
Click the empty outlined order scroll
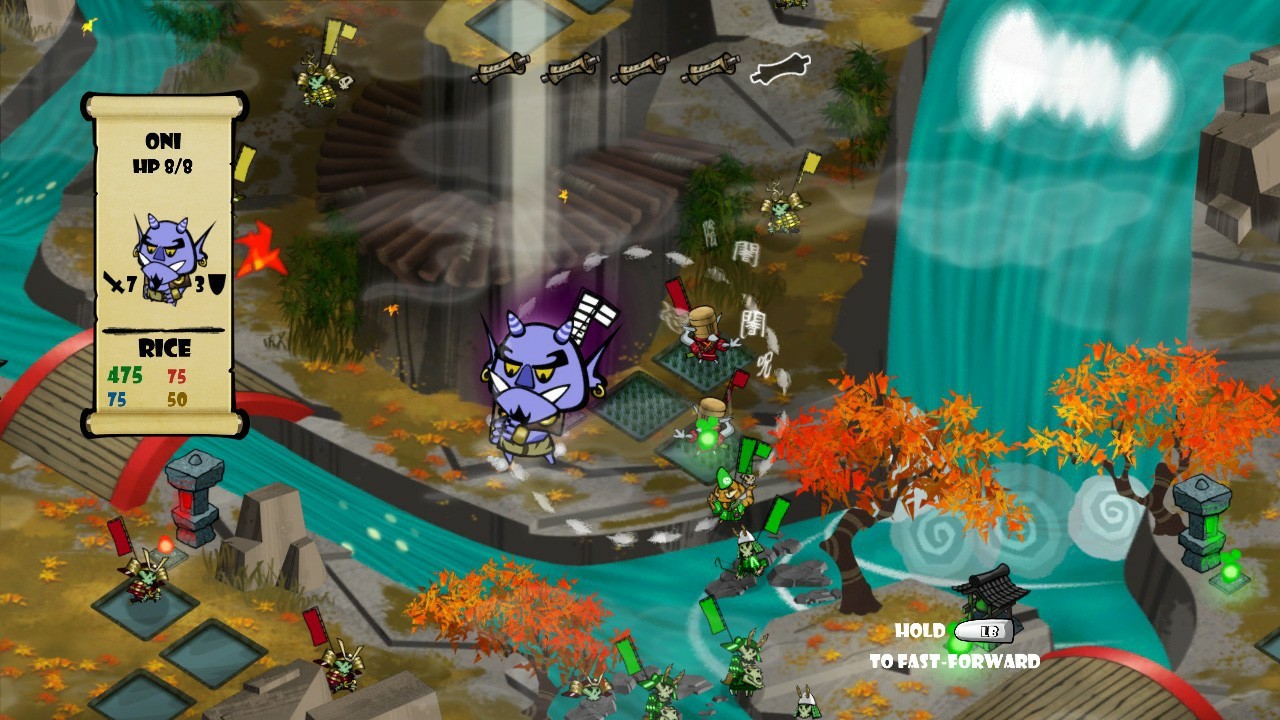click(x=780, y=69)
